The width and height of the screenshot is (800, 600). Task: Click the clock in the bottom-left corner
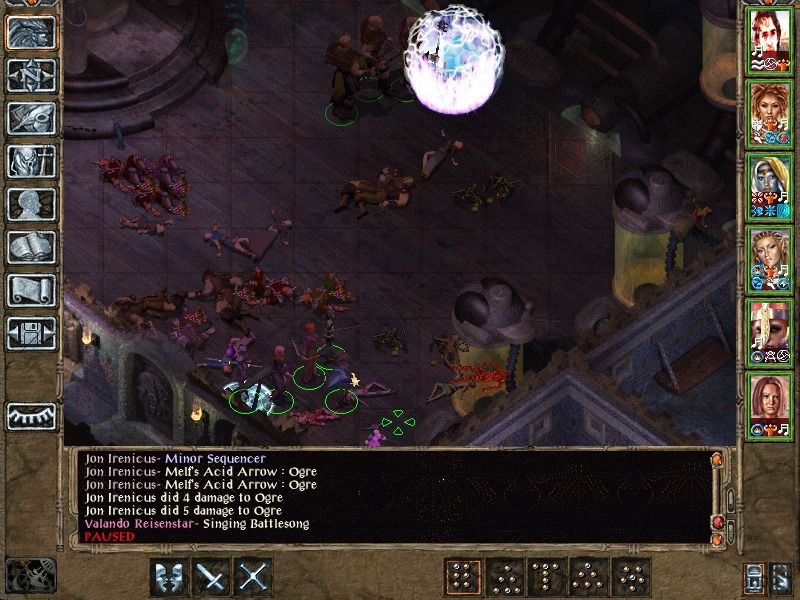coord(30,575)
